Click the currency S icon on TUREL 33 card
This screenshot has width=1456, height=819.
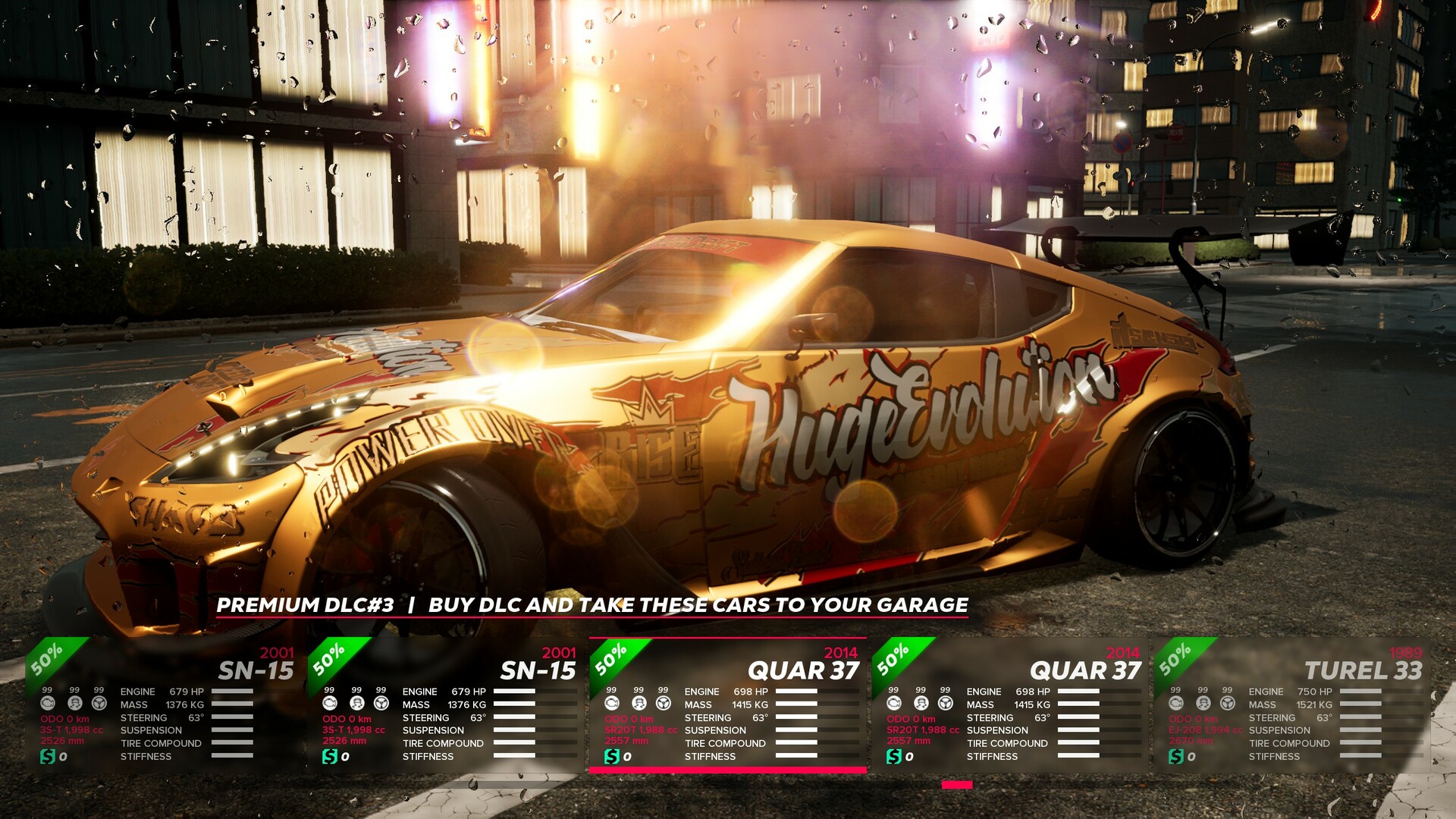pos(1177,755)
